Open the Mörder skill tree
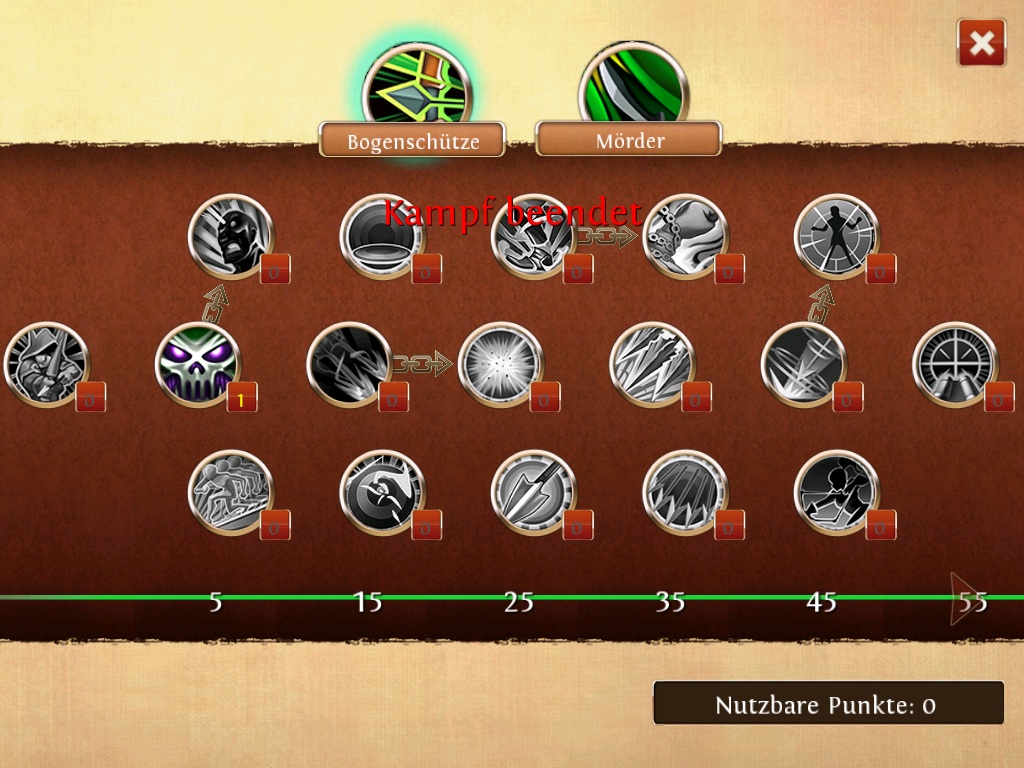Viewport: 1024px width, 768px height. tap(629, 139)
